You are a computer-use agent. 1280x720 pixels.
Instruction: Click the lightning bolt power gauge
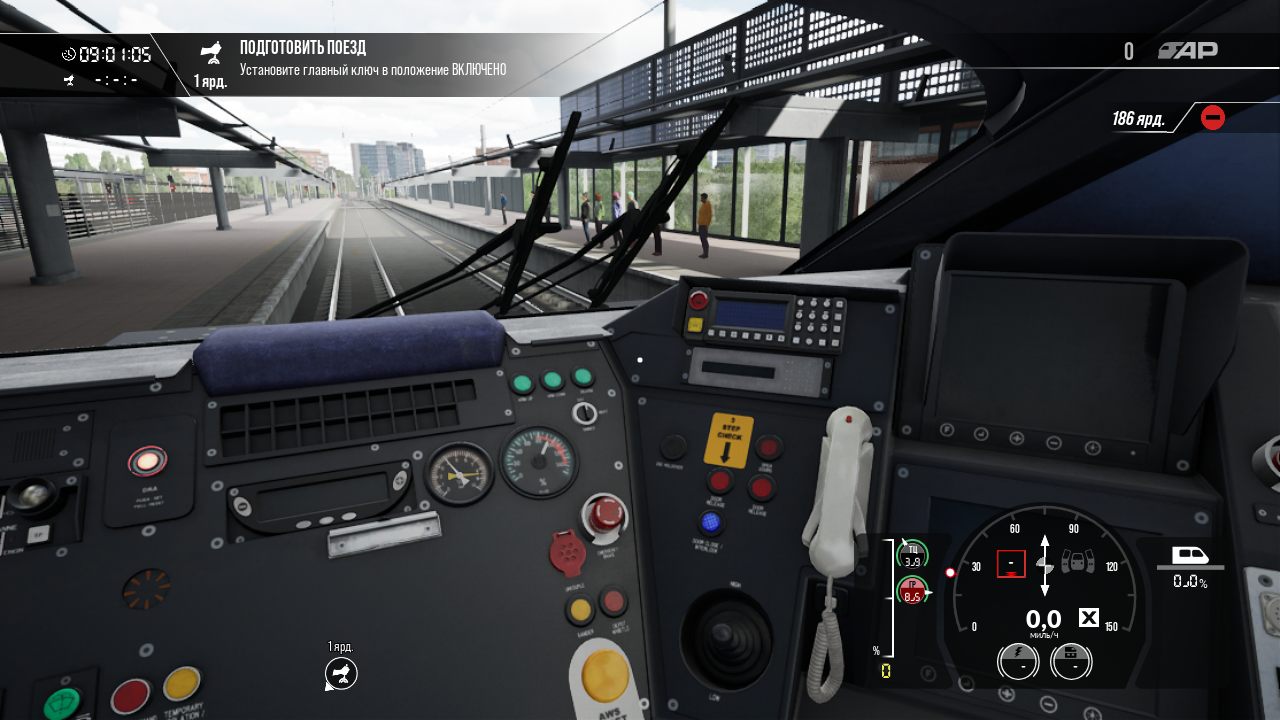(x=1017, y=661)
